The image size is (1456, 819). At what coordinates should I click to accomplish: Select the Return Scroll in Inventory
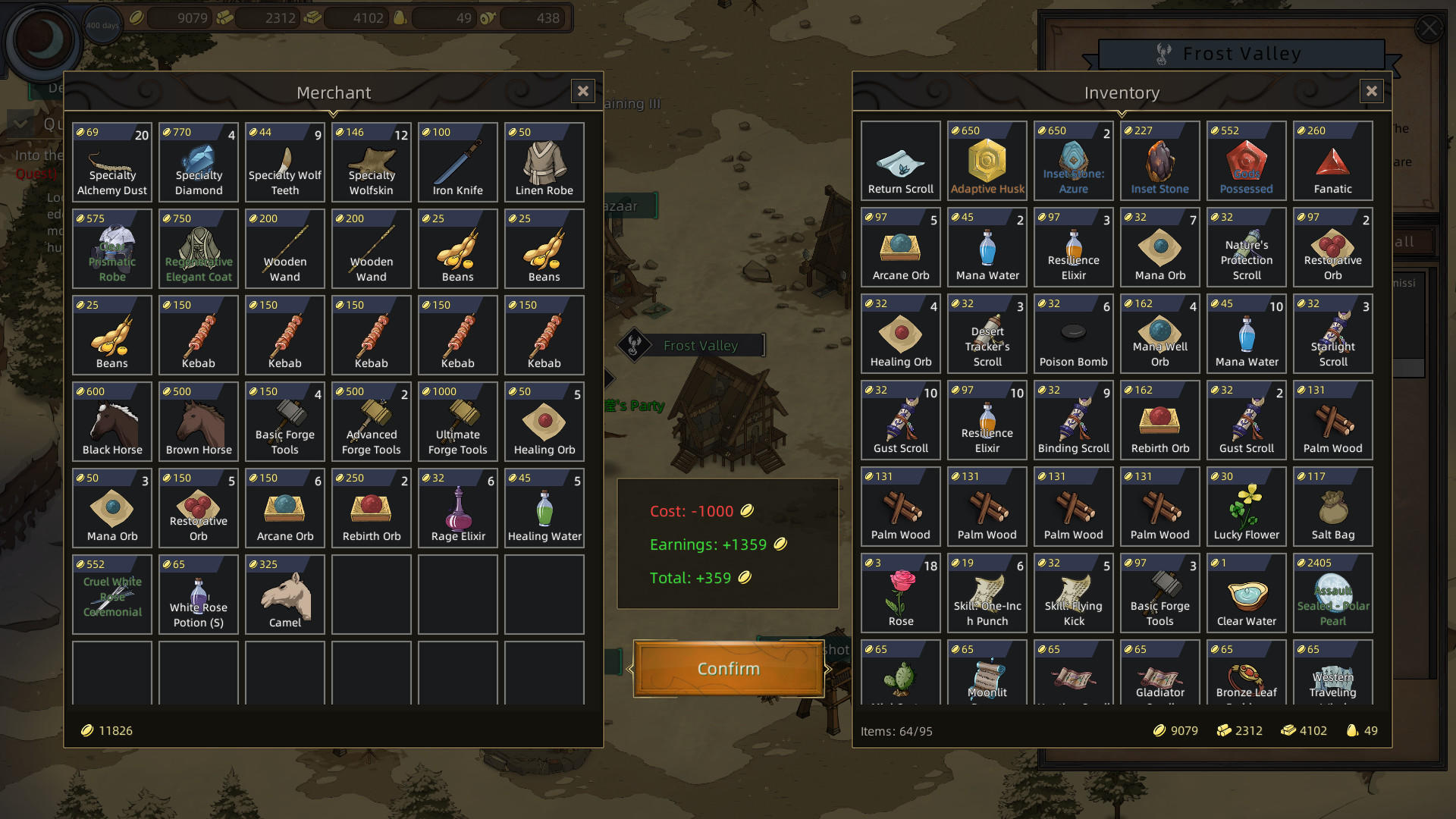[x=900, y=160]
